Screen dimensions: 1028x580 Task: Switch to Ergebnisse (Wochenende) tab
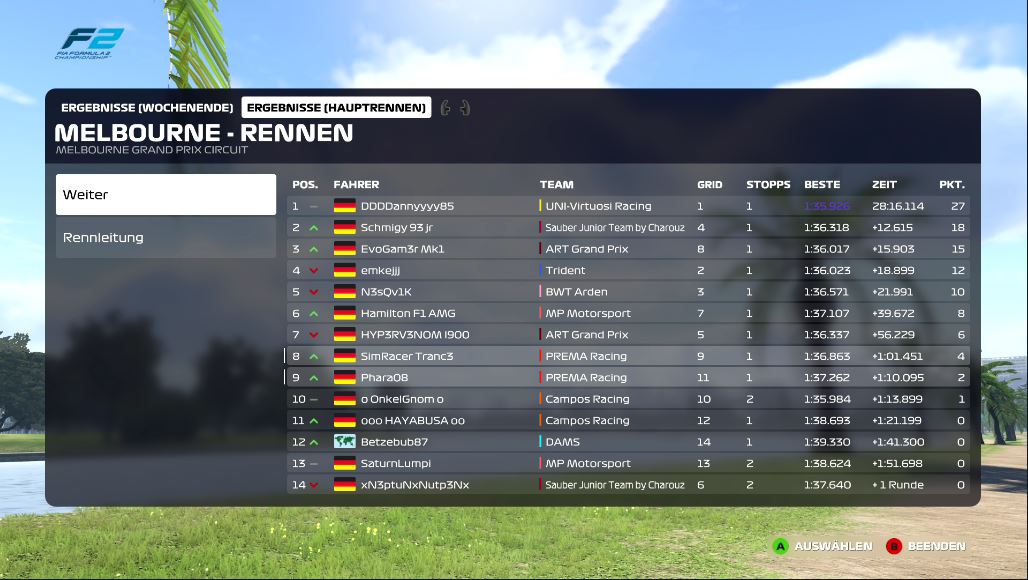tap(147, 107)
